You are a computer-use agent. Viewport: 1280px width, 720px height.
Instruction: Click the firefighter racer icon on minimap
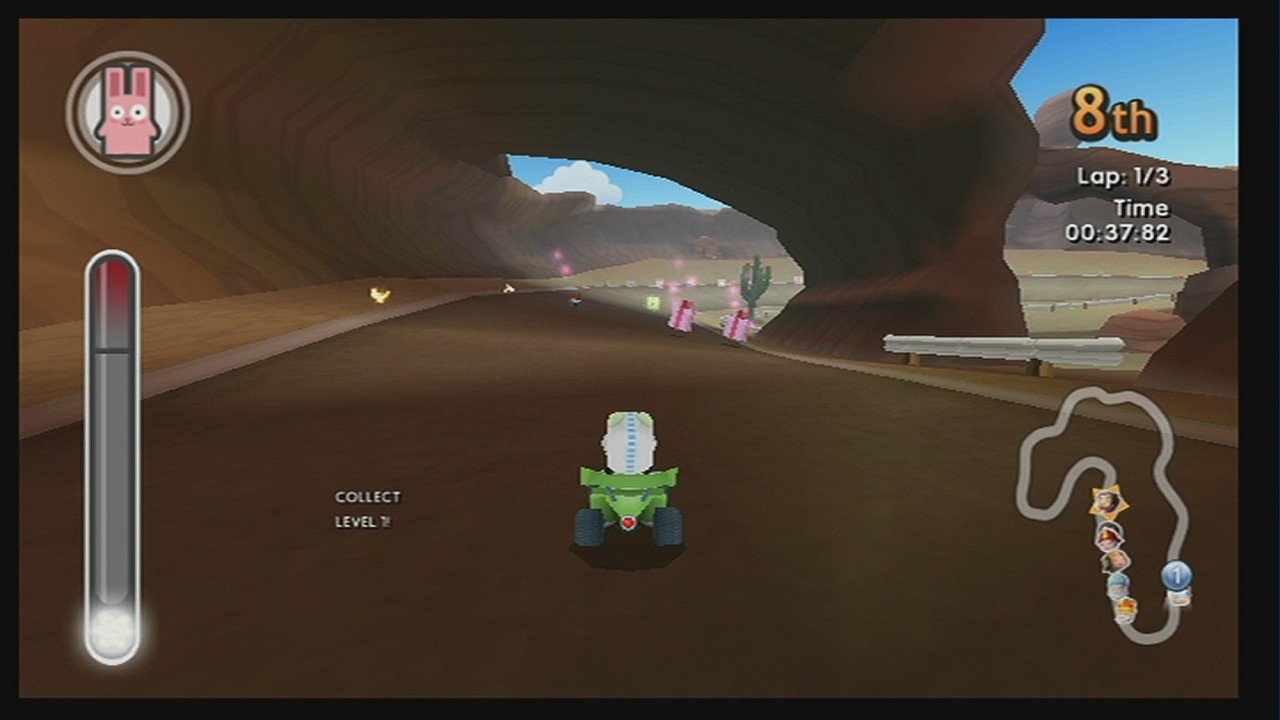[x=1108, y=535]
